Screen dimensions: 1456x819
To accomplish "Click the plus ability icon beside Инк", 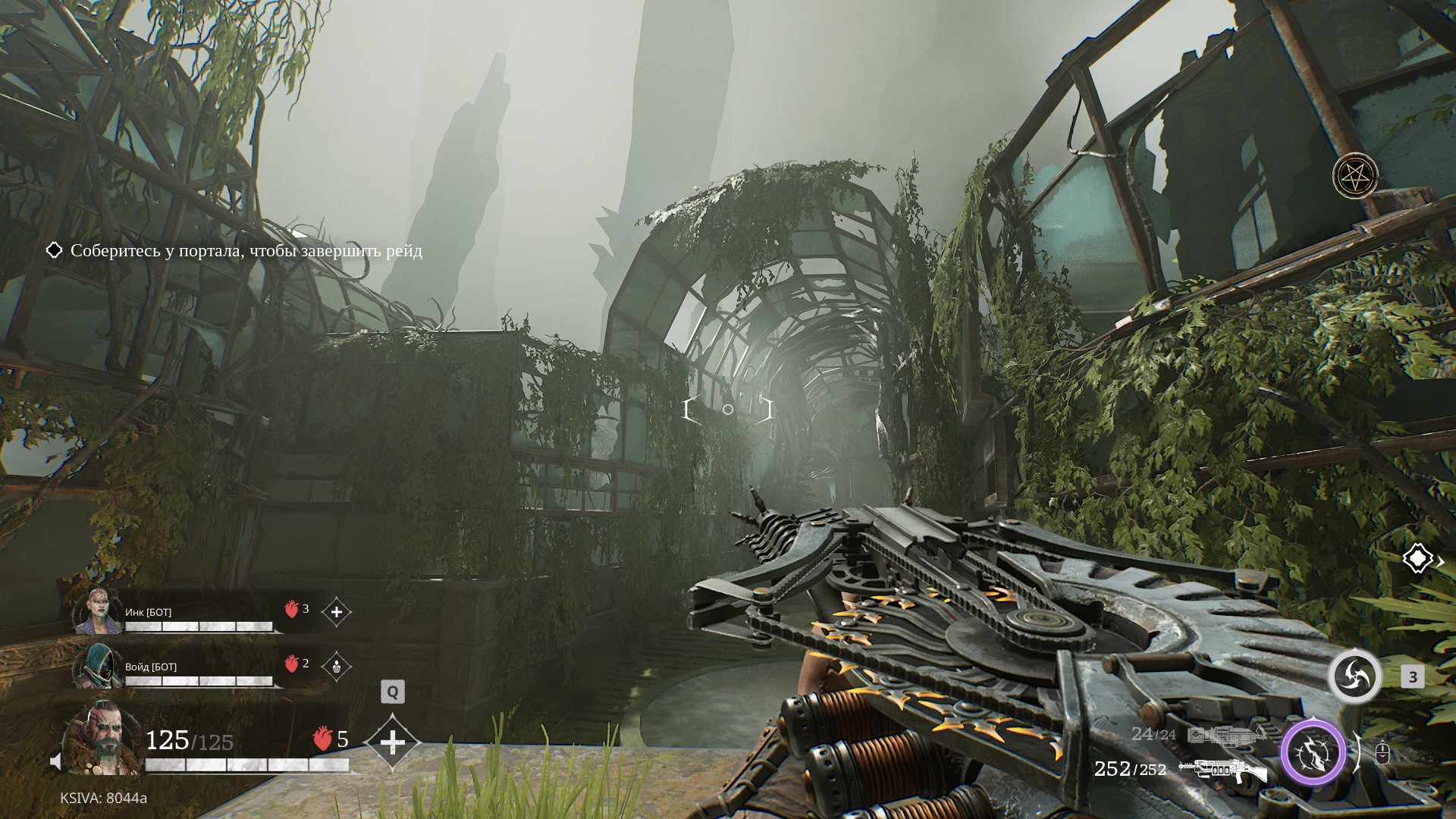I will [x=337, y=611].
